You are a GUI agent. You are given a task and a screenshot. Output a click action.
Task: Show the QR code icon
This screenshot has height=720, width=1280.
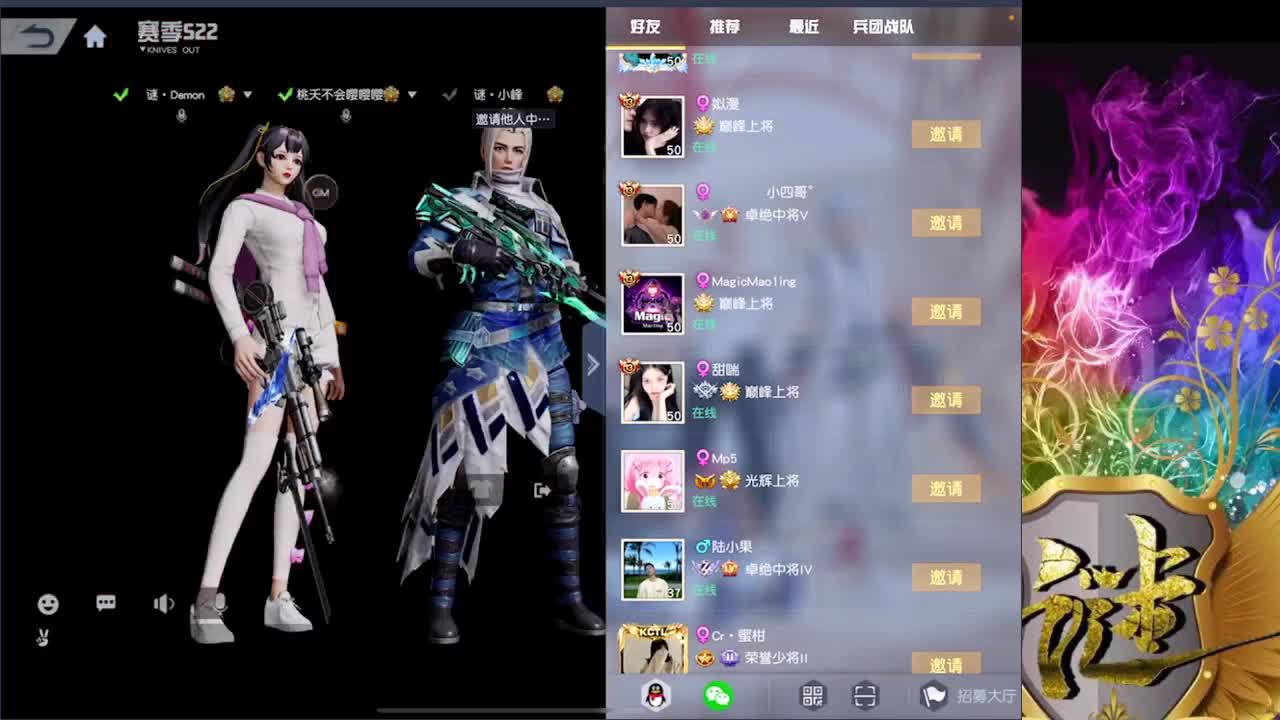pyautogui.click(x=812, y=697)
